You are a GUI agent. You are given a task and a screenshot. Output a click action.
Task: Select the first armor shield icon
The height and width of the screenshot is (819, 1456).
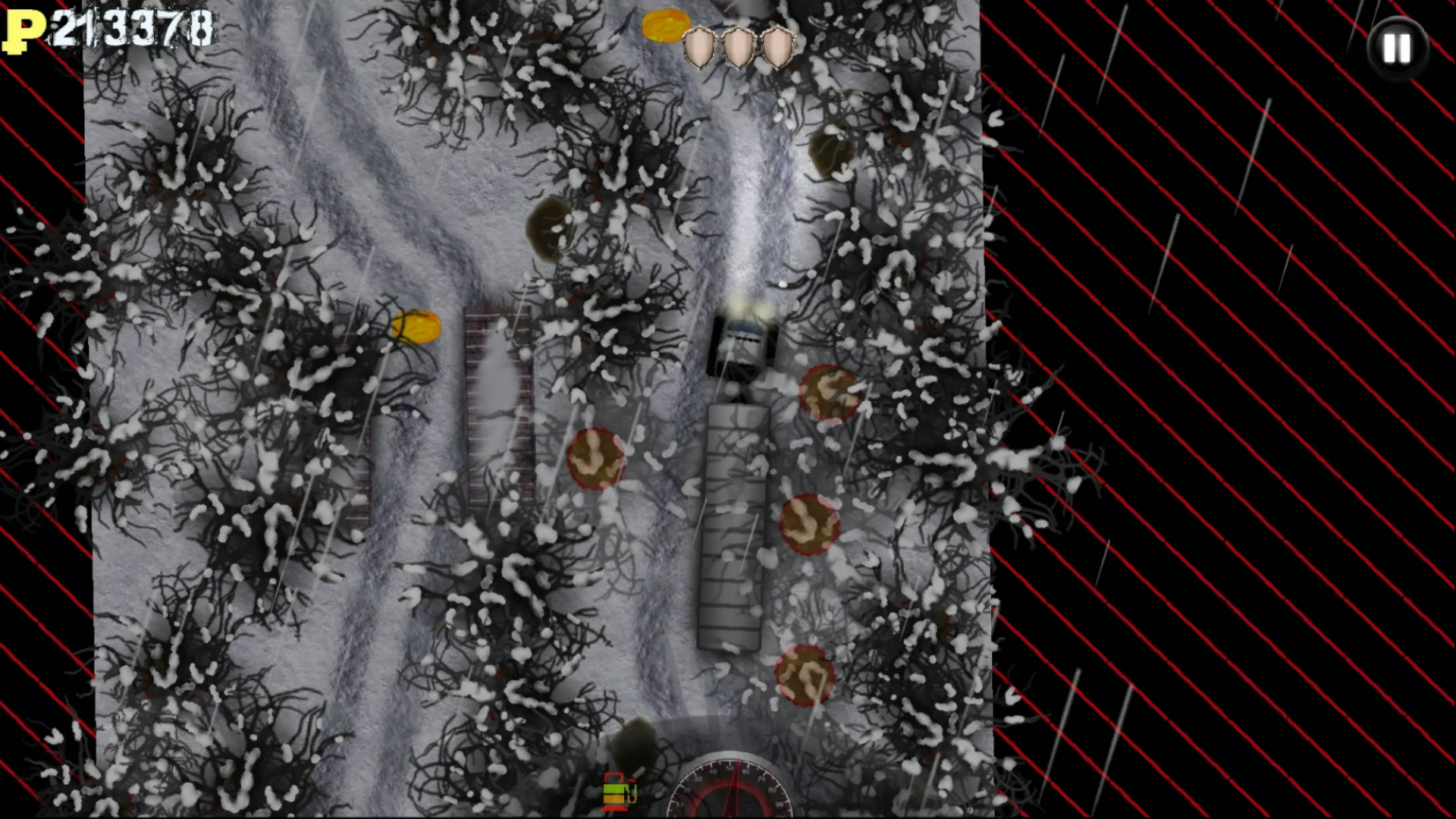[700, 48]
